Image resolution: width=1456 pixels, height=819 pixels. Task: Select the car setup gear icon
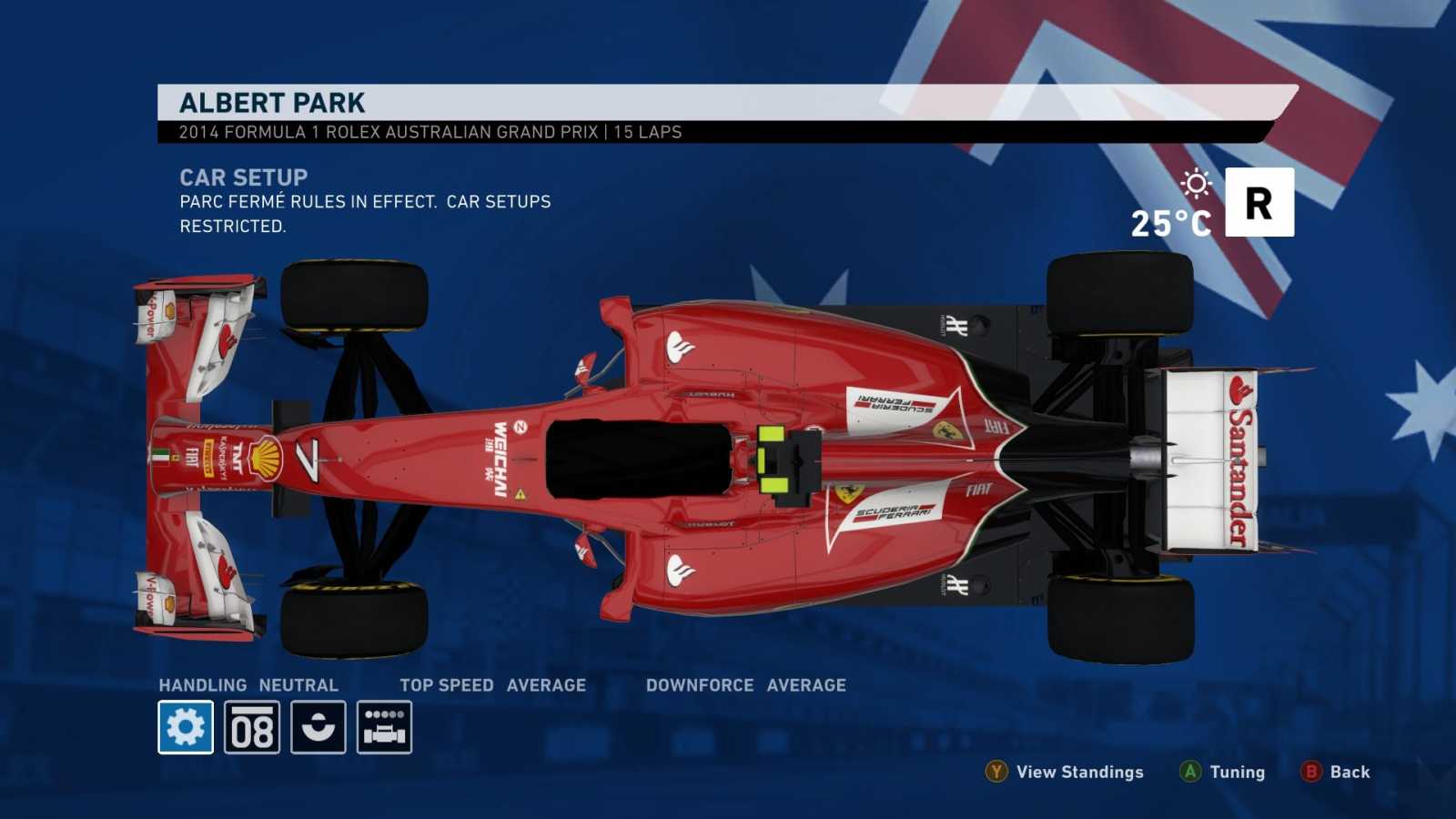[186, 725]
